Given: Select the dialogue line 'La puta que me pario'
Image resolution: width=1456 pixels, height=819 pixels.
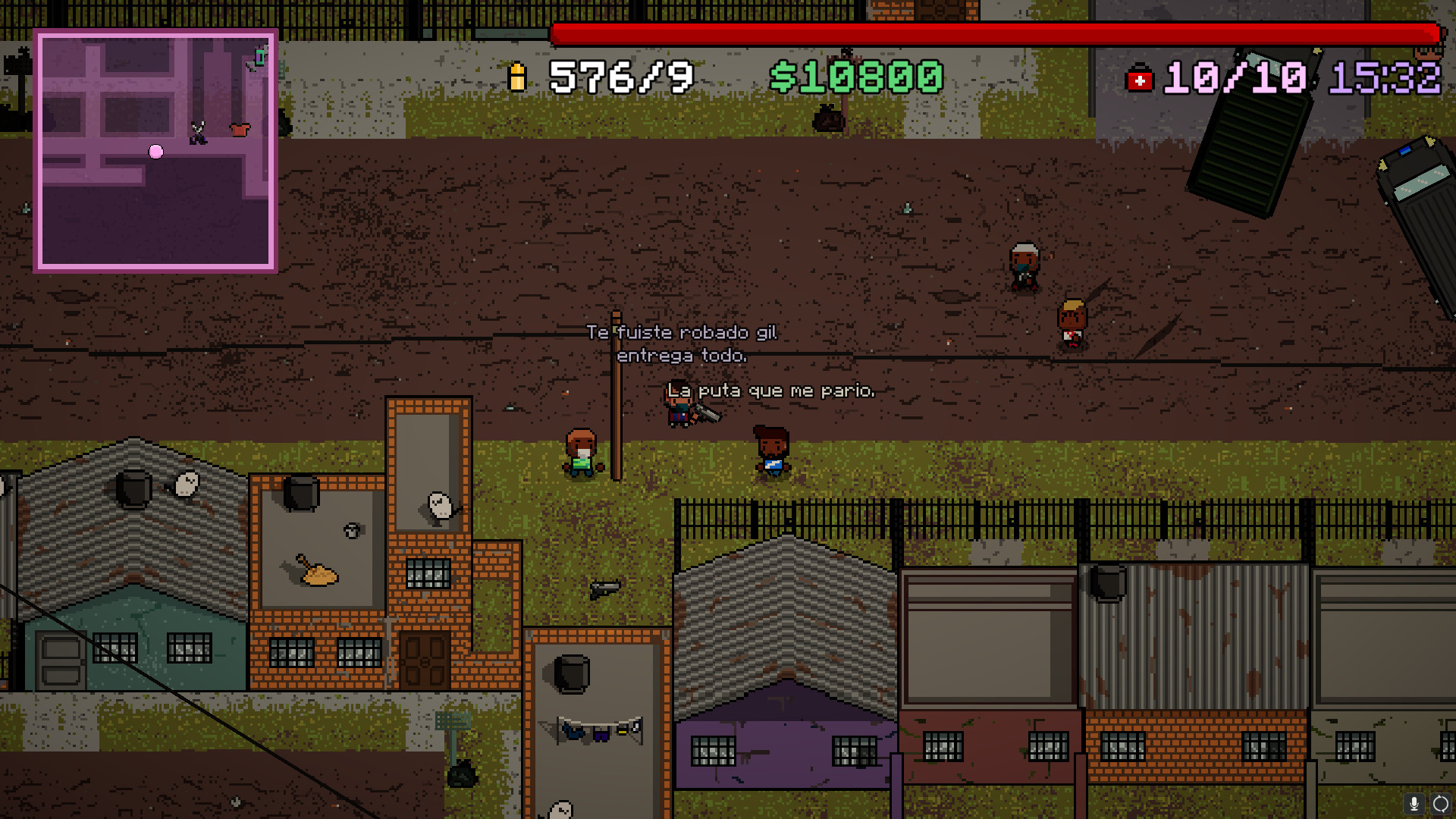Looking at the screenshot, I should coord(772,391).
